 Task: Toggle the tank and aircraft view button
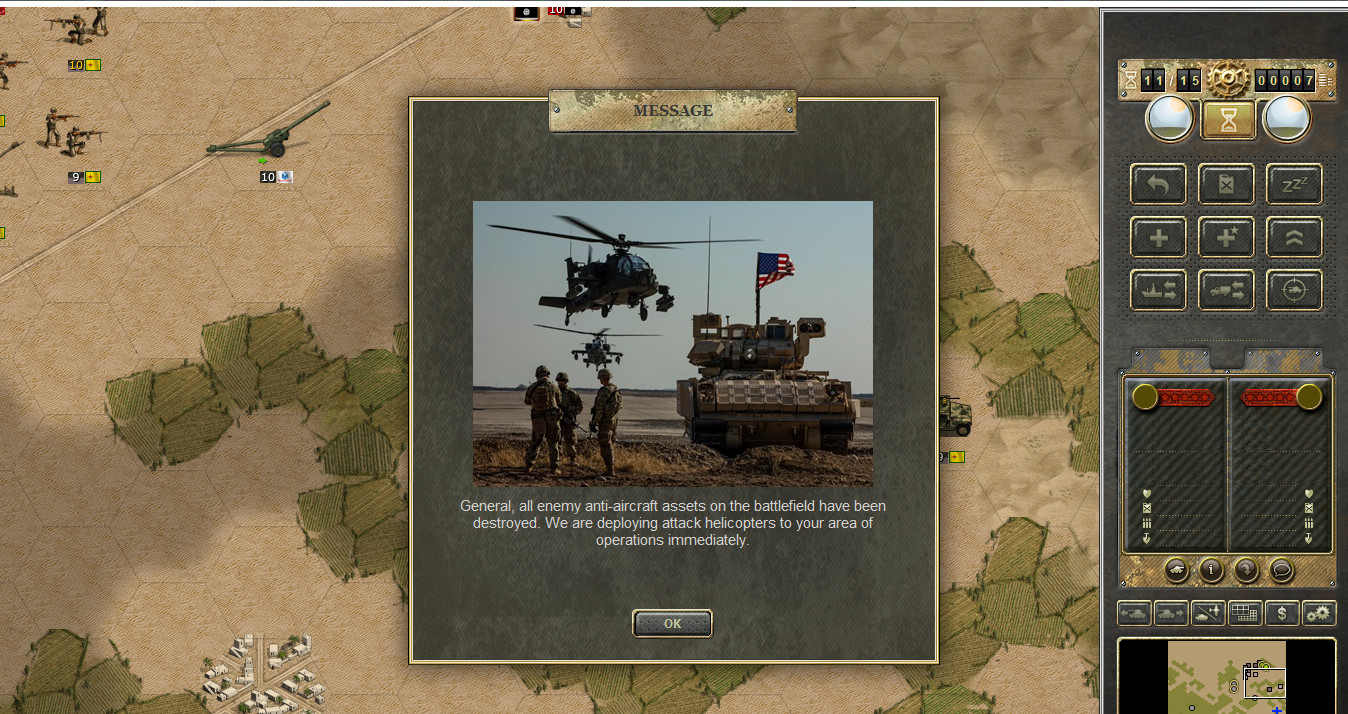click(x=1208, y=613)
